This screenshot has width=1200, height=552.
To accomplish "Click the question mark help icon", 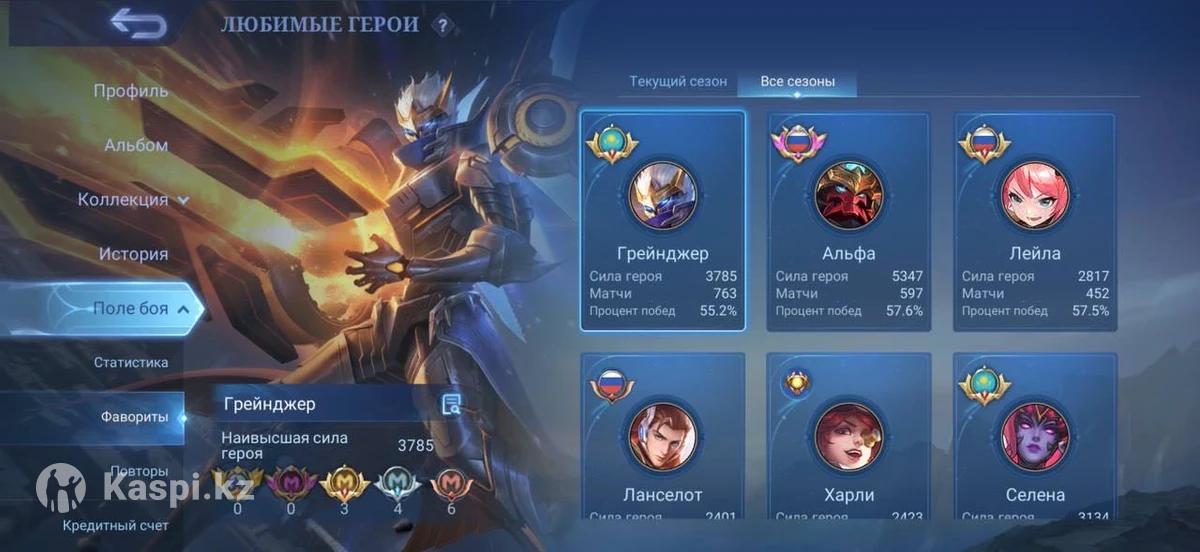I will pyautogui.click(x=442, y=27).
